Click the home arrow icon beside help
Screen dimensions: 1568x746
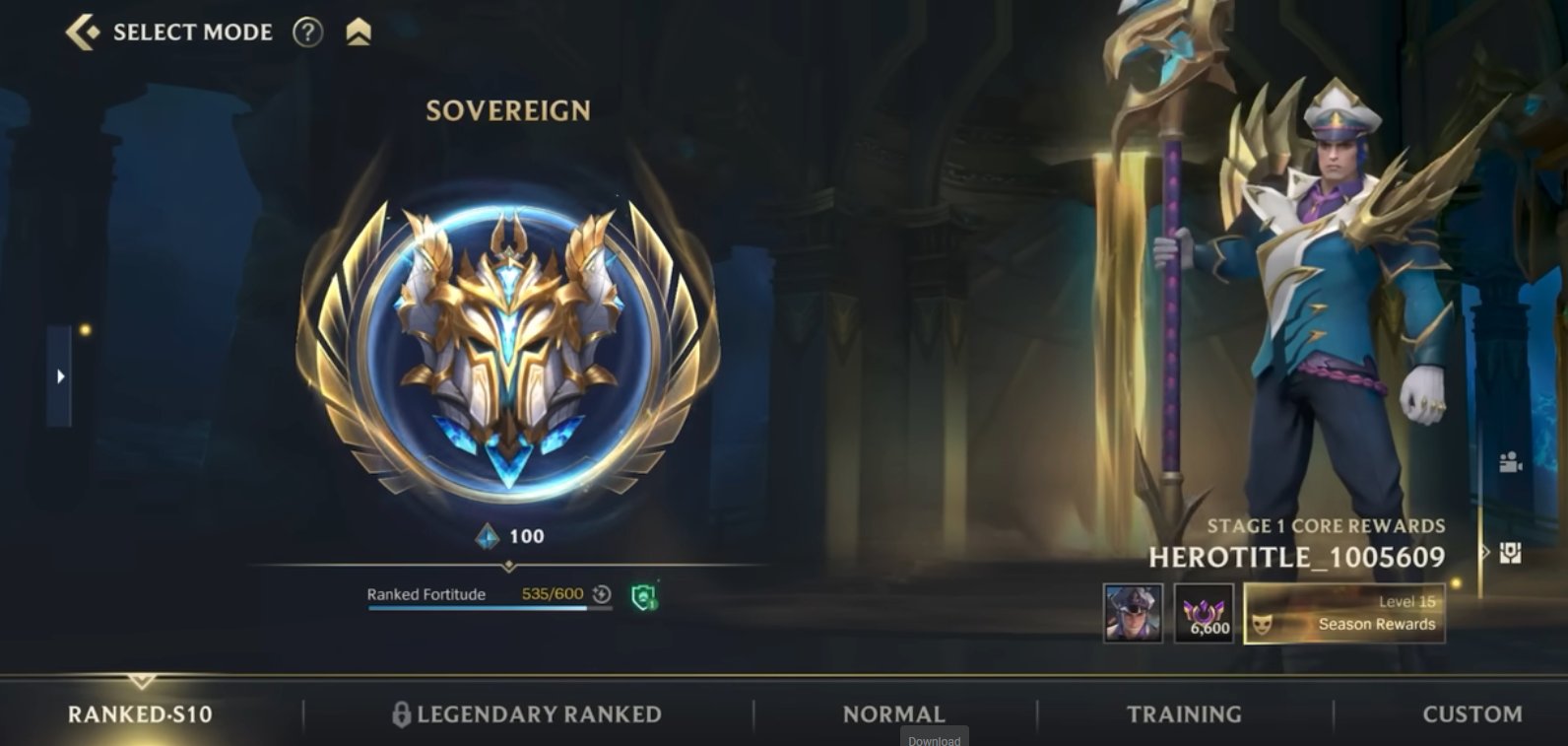click(x=359, y=33)
